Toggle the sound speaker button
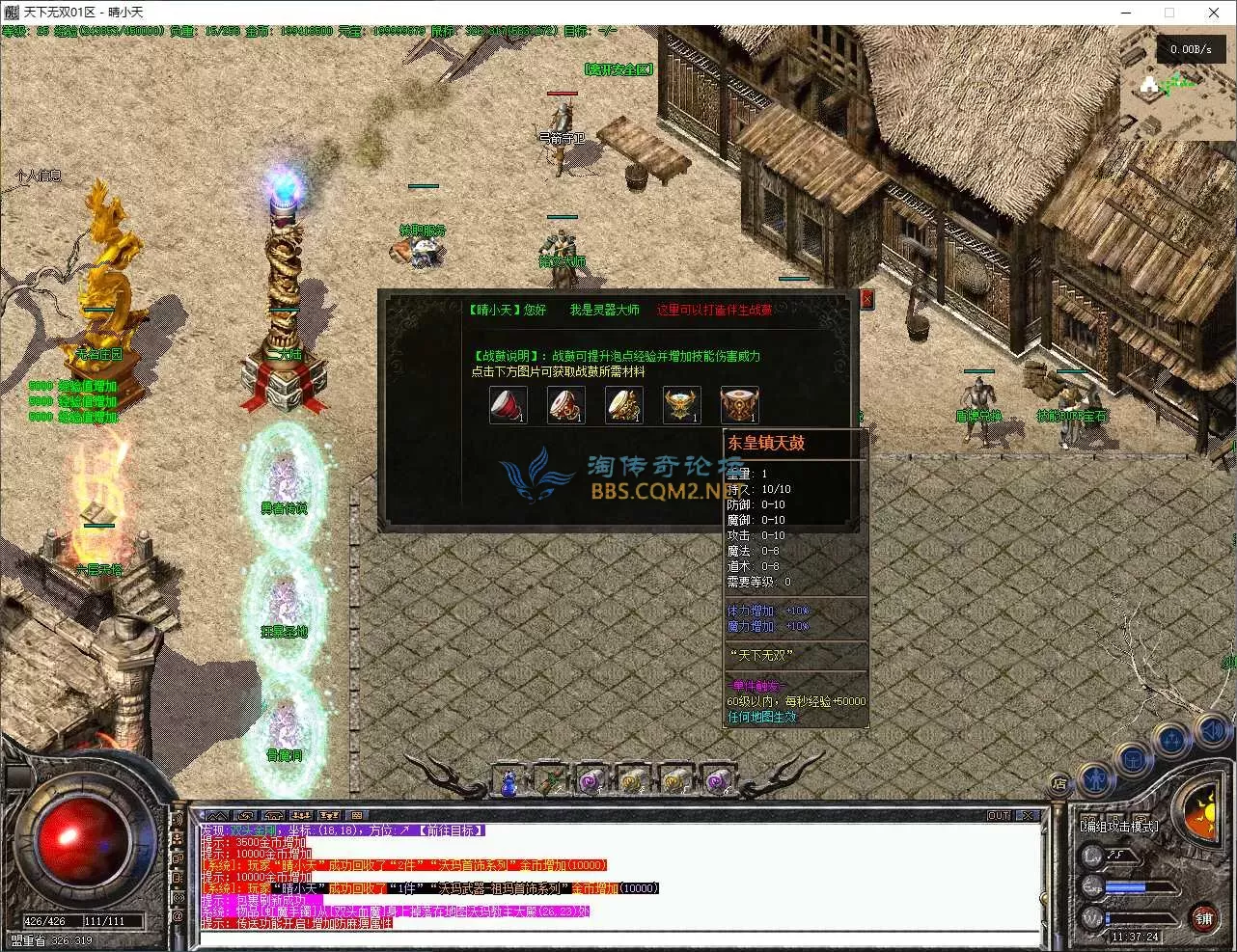 (1212, 730)
